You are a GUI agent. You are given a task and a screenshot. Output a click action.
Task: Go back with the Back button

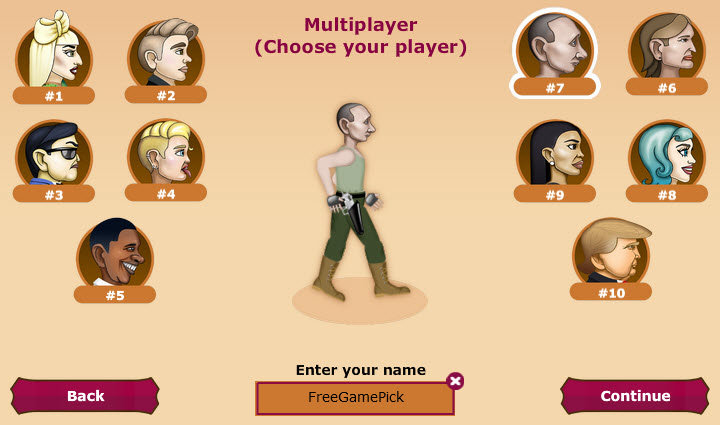pyautogui.click(x=85, y=396)
